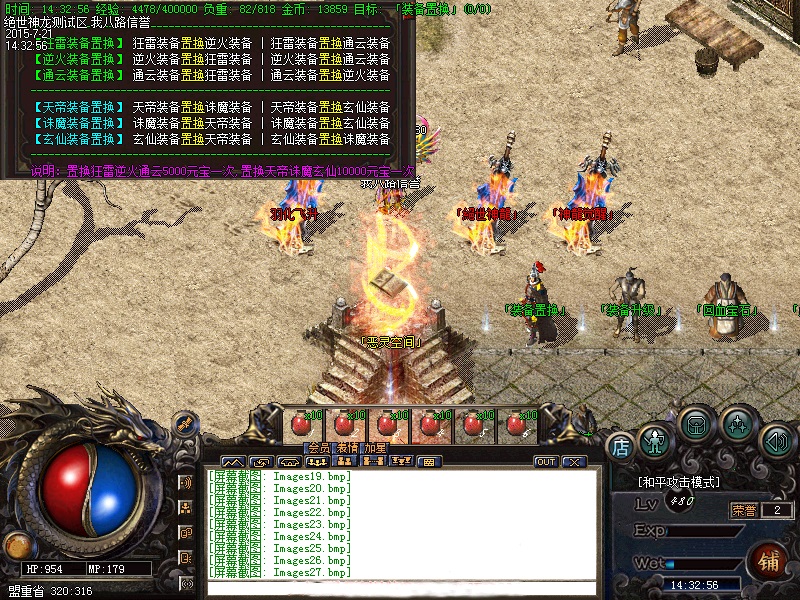Open the 店 shop button

tap(621, 444)
